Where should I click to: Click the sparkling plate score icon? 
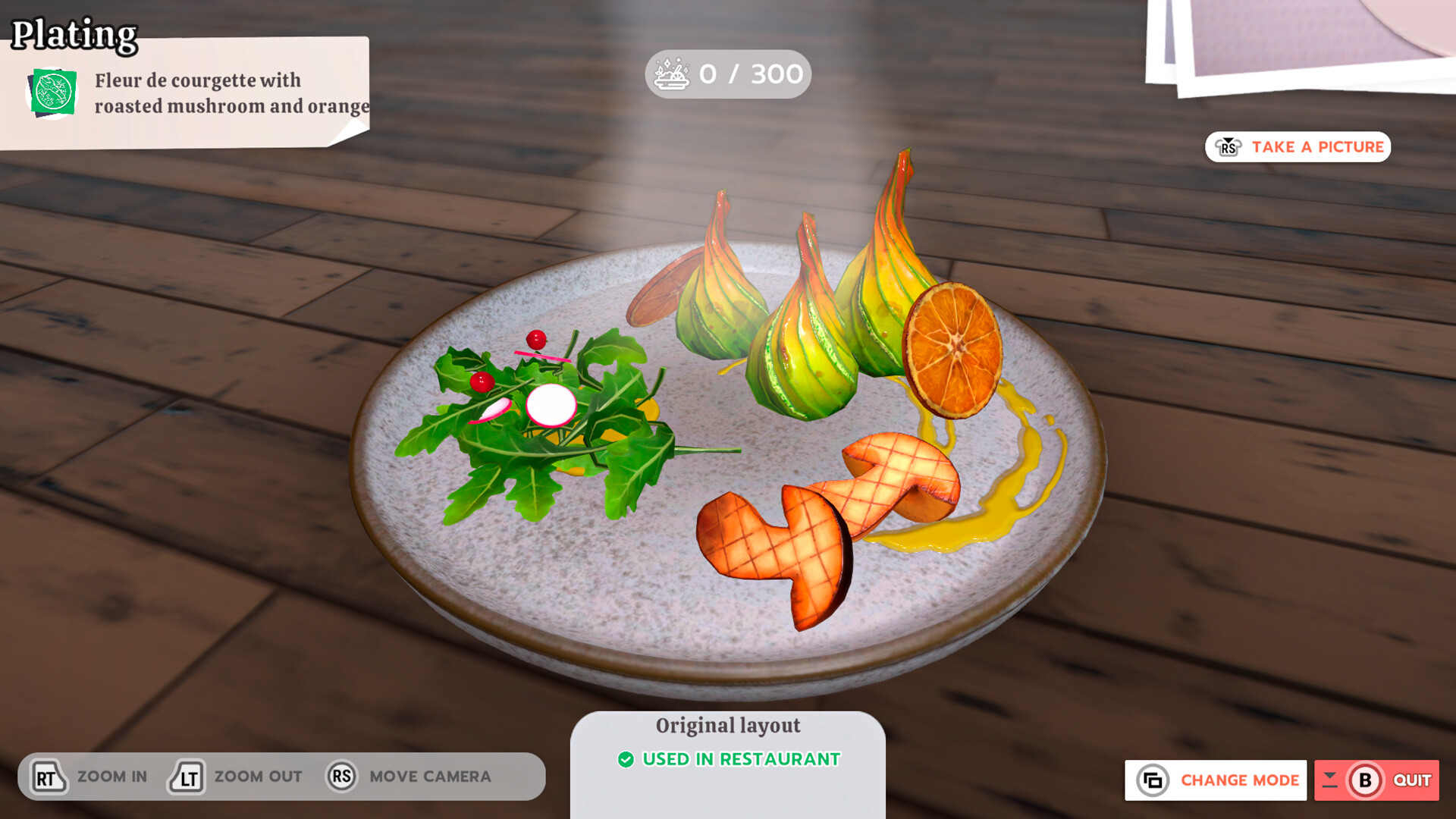pos(671,74)
